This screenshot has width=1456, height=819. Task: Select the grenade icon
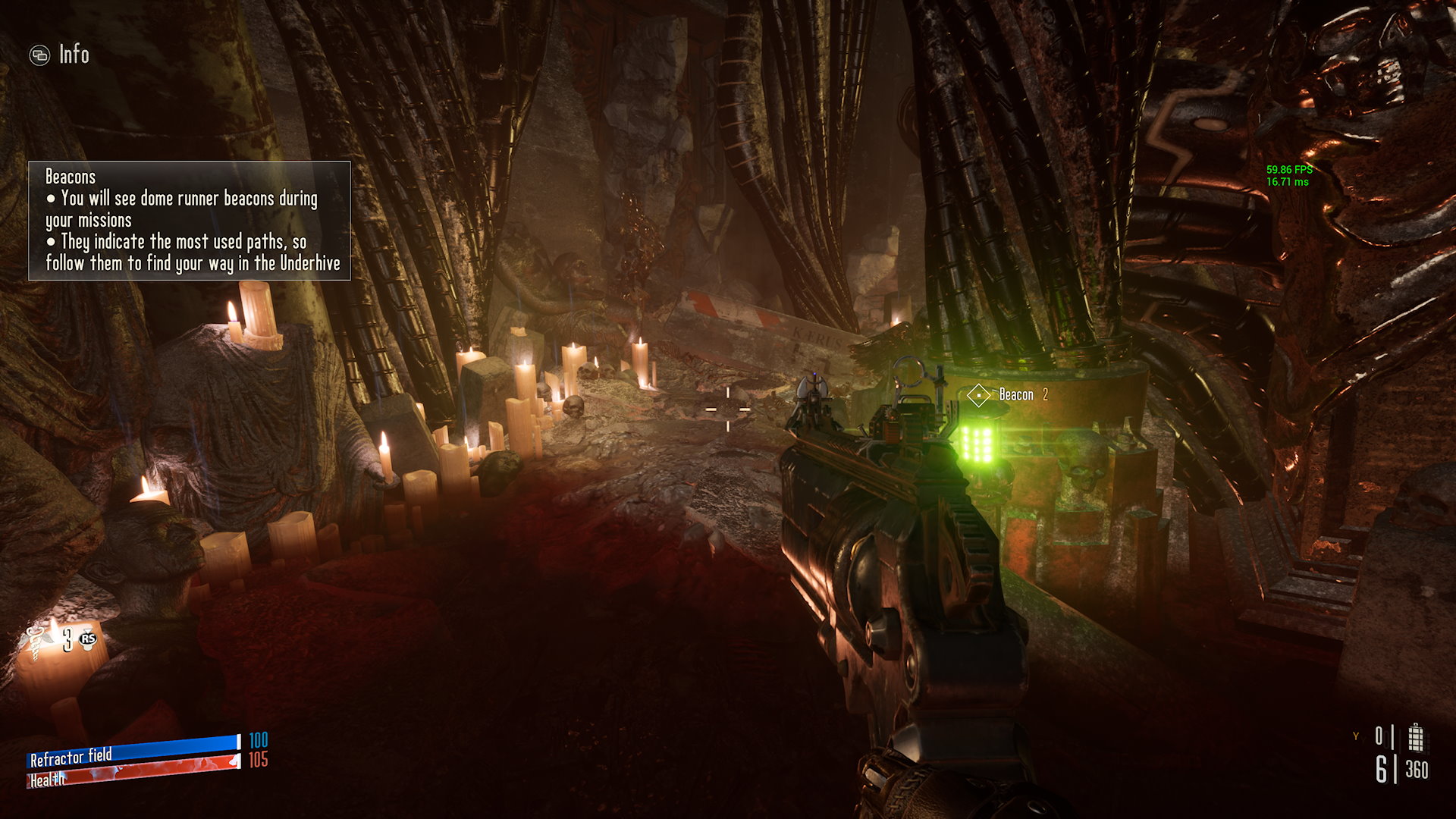pyautogui.click(x=1415, y=737)
